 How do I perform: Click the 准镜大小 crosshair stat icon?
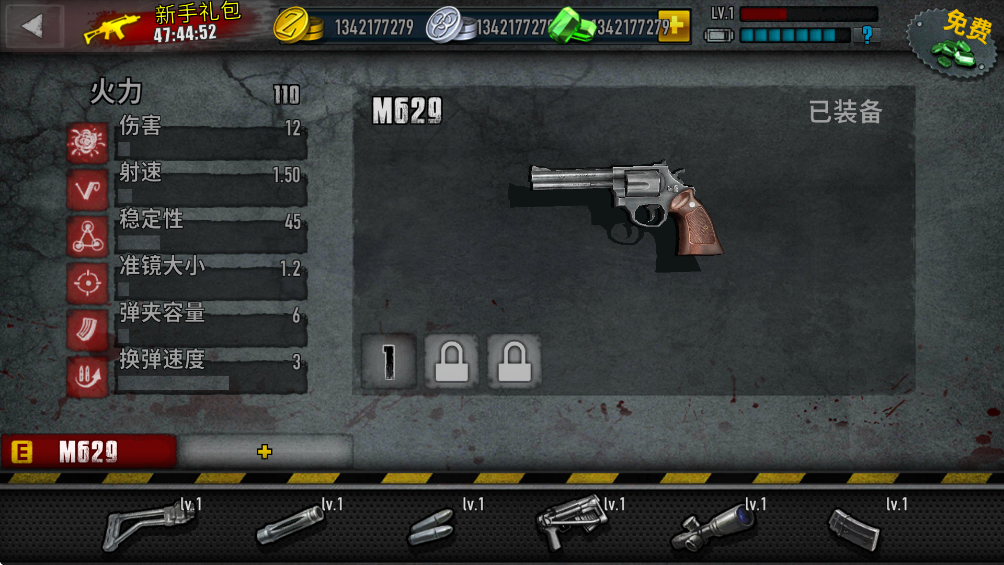(x=87, y=283)
